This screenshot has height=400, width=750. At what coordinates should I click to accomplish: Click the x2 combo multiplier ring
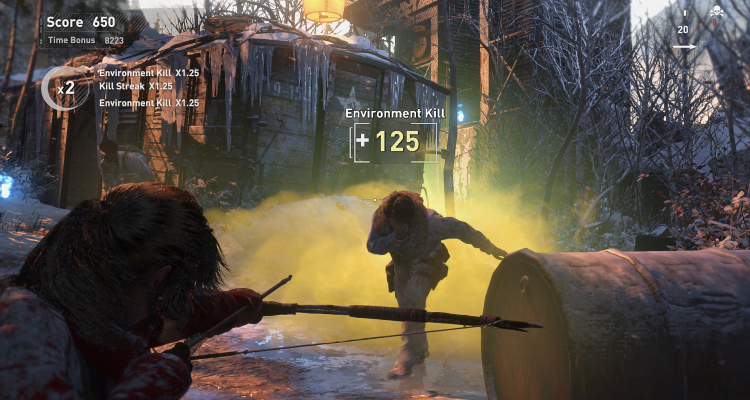[63, 88]
